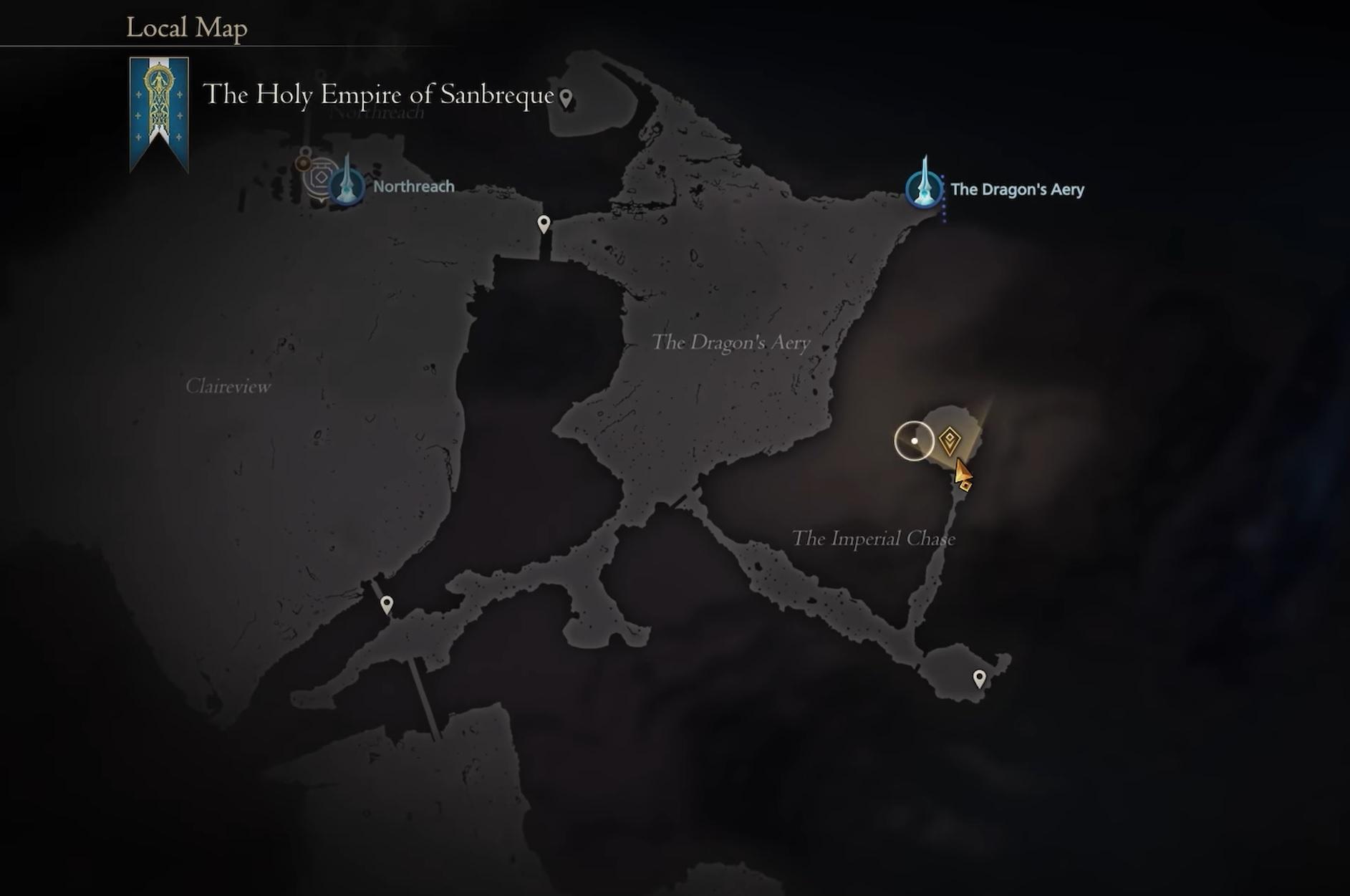
Task: Click the white circular map cursor reticle
Action: coord(915,442)
